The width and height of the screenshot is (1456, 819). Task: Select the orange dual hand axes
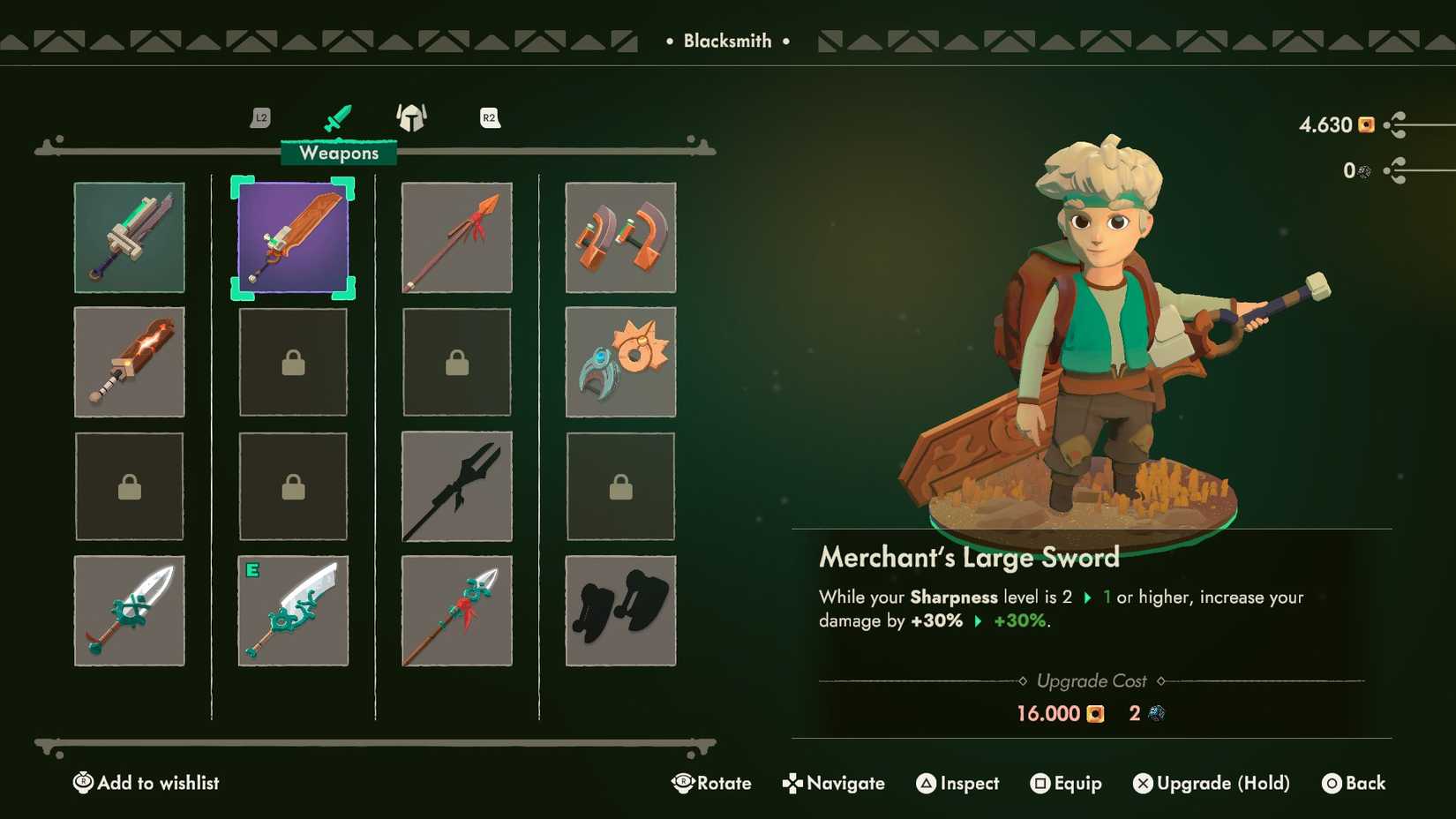pos(620,238)
